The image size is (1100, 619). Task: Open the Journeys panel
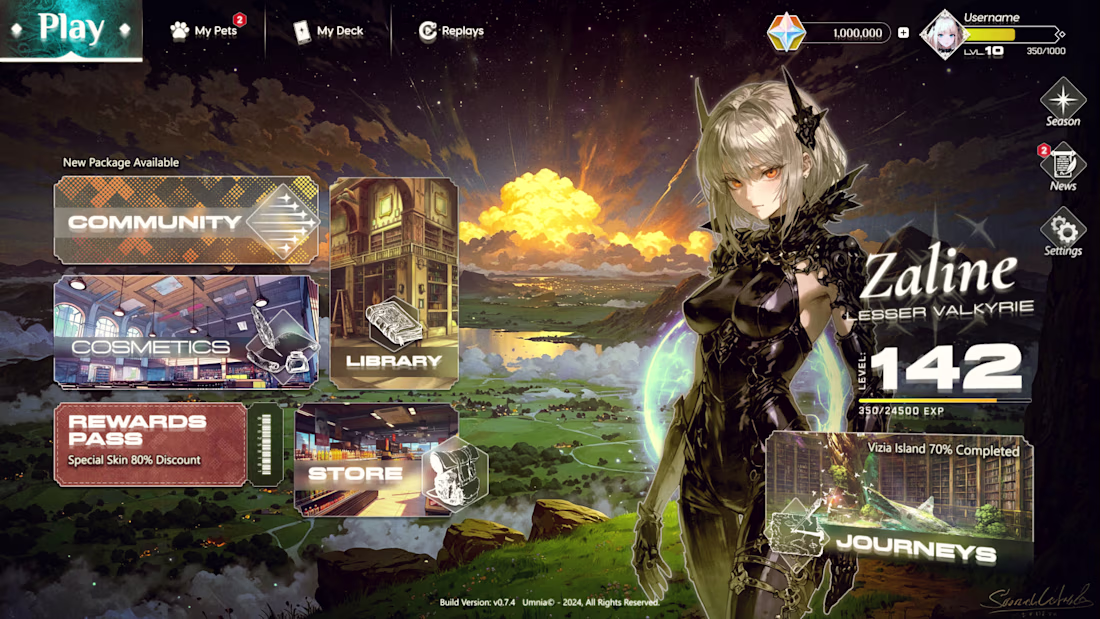(x=898, y=500)
